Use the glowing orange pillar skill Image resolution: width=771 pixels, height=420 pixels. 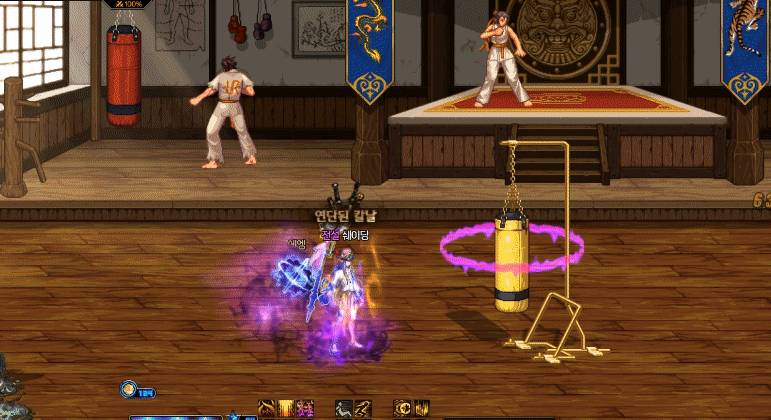pyautogui.click(x=286, y=409)
